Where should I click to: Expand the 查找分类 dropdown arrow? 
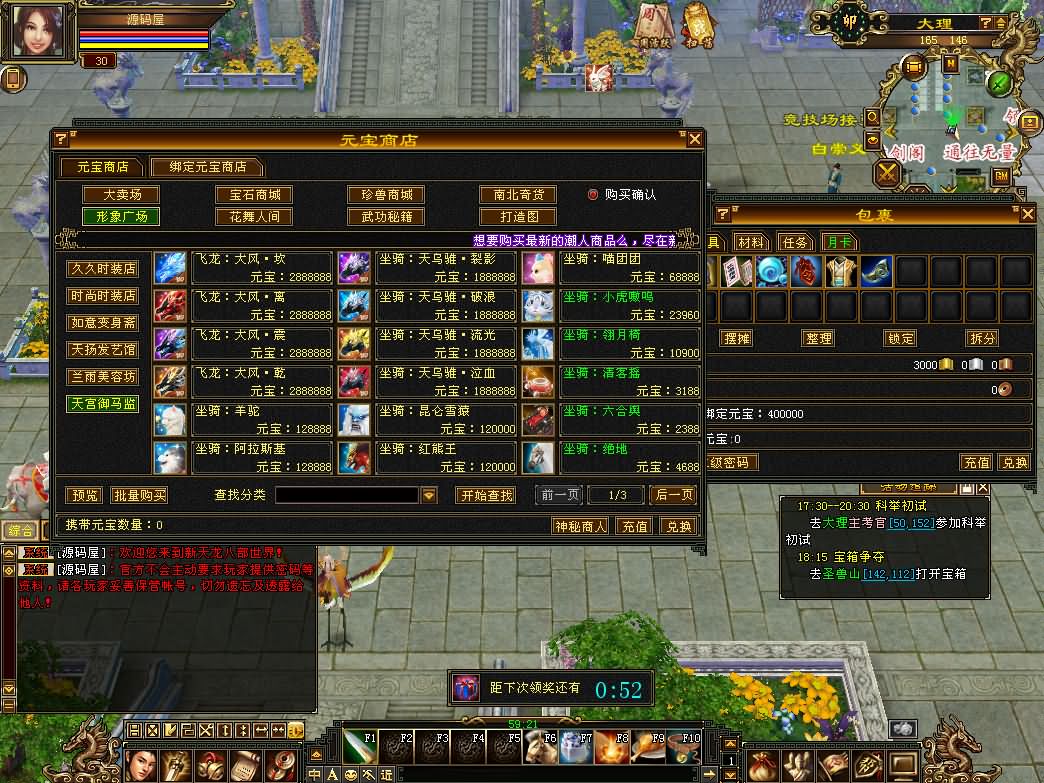pyautogui.click(x=429, y=495)
